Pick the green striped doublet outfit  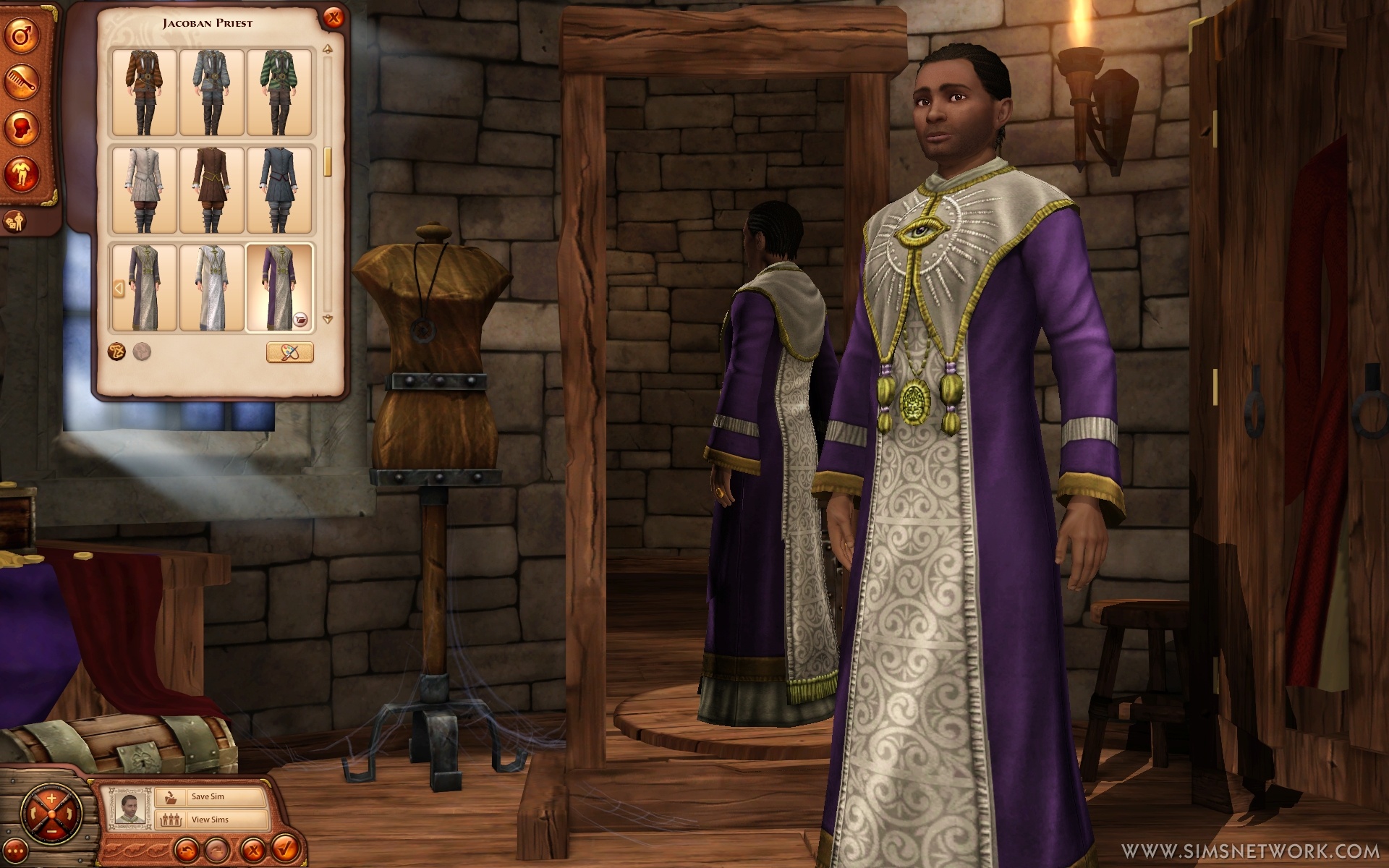pos(279,92)
